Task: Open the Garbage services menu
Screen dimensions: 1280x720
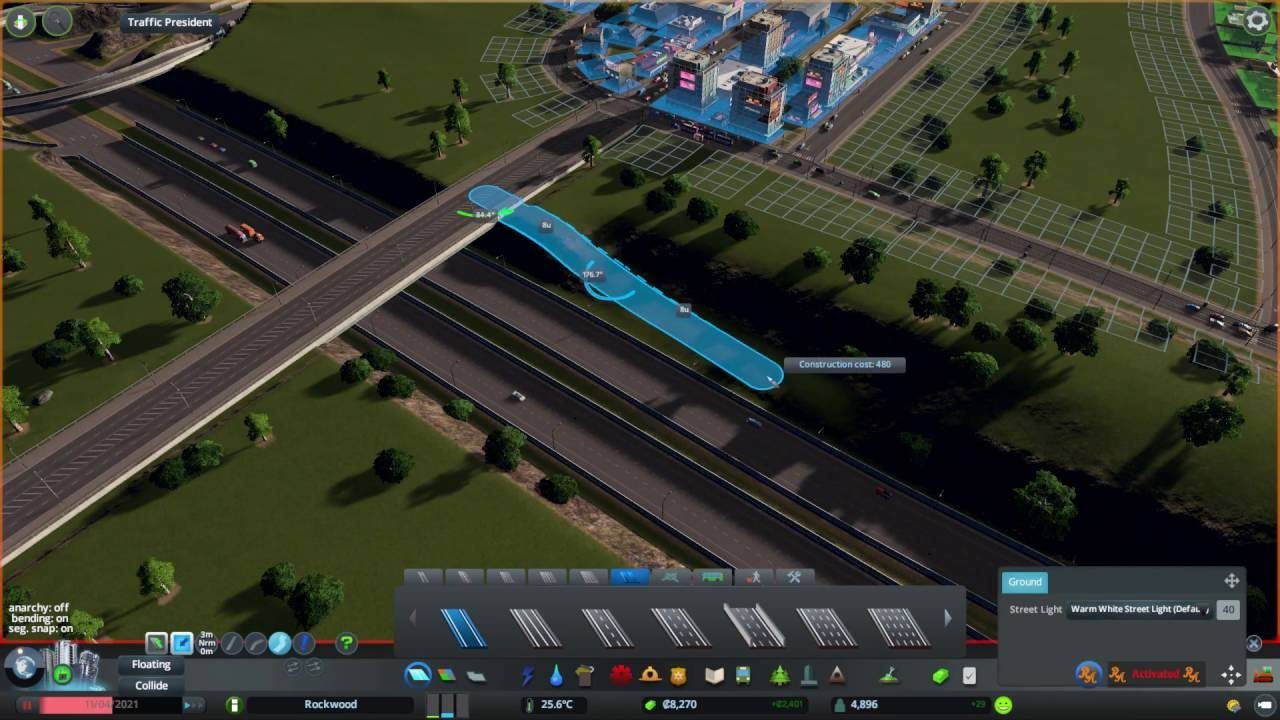Action: coord(583,676)
